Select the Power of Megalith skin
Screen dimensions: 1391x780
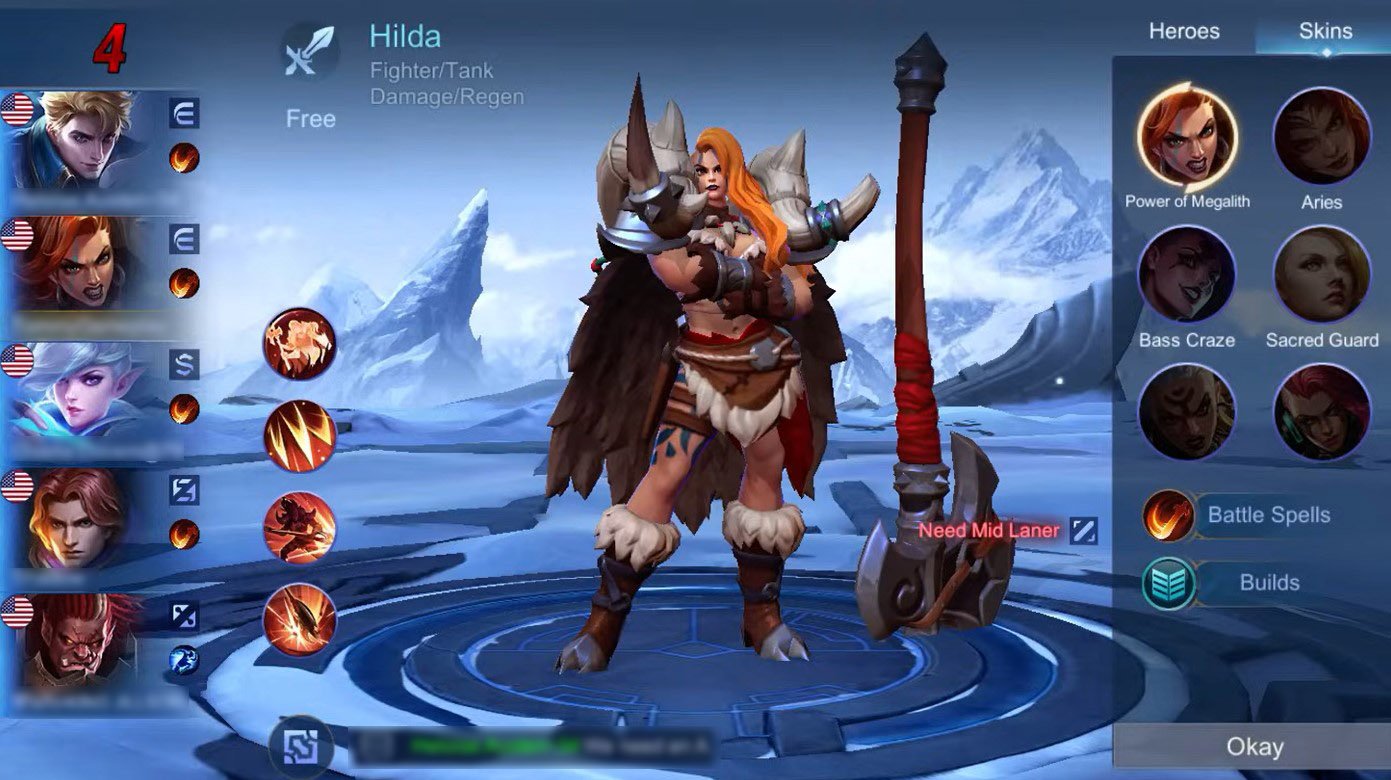pos(1187,137)
